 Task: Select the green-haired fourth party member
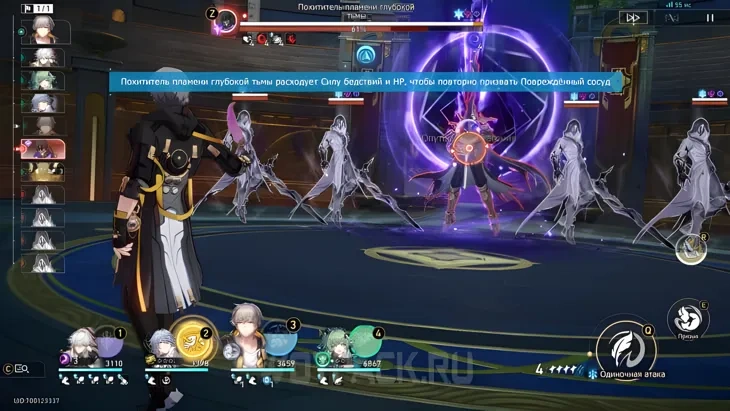340,348
